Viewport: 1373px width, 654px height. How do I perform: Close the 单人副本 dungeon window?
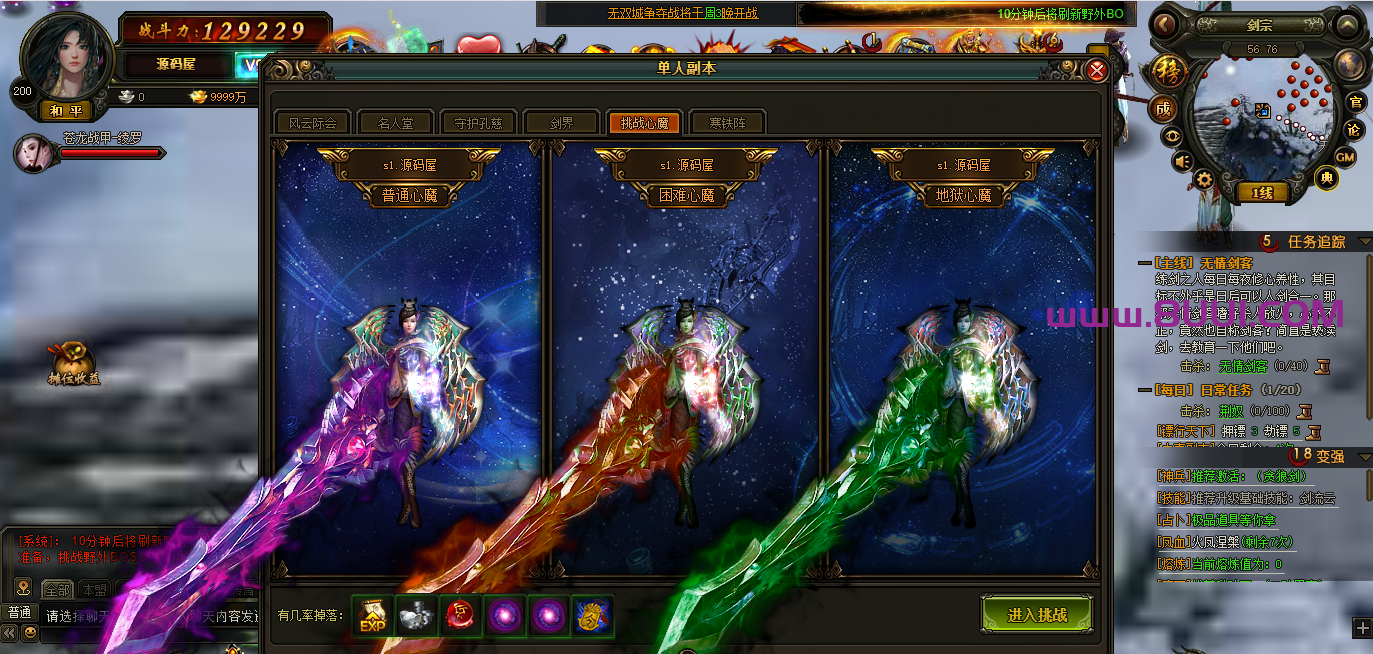pyautogui.click(x=1096, y=70)
